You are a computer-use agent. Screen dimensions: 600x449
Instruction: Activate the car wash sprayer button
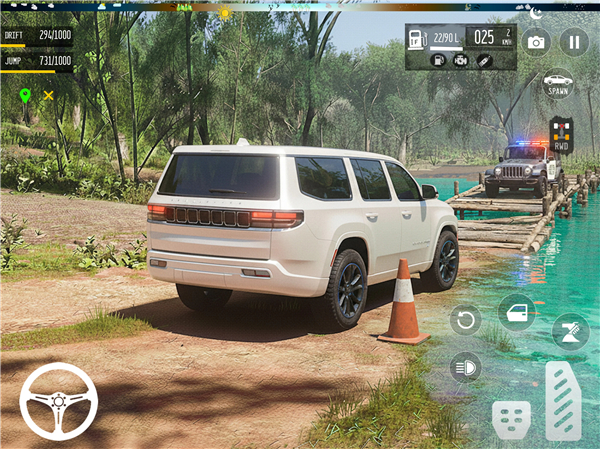pyautogui.click(x=570, y=330)
